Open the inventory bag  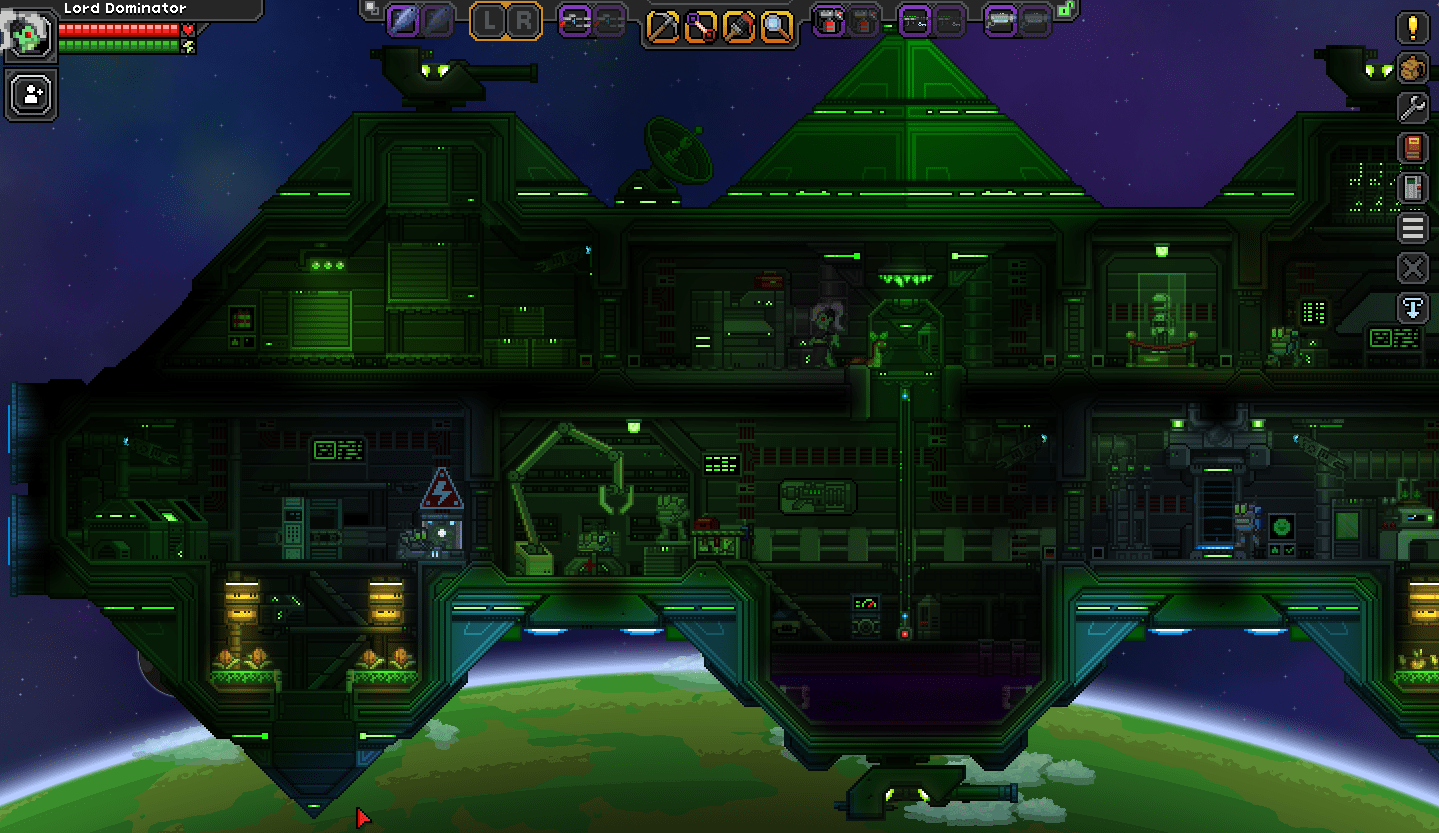pyautogui.click(x=1413, y=68)
